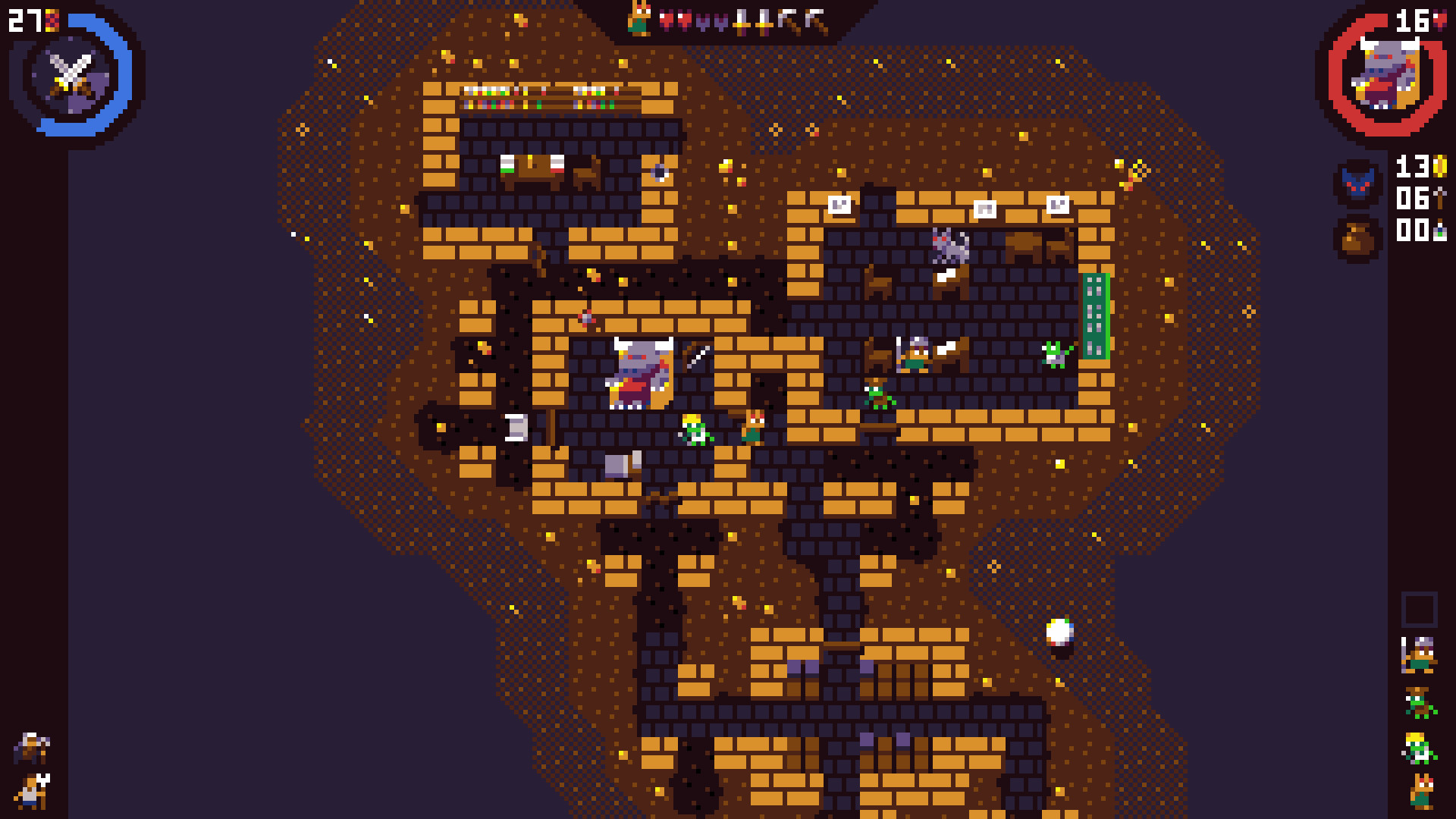
Task: Click the potion flask icon next to 00
Action: (1440, 231)
